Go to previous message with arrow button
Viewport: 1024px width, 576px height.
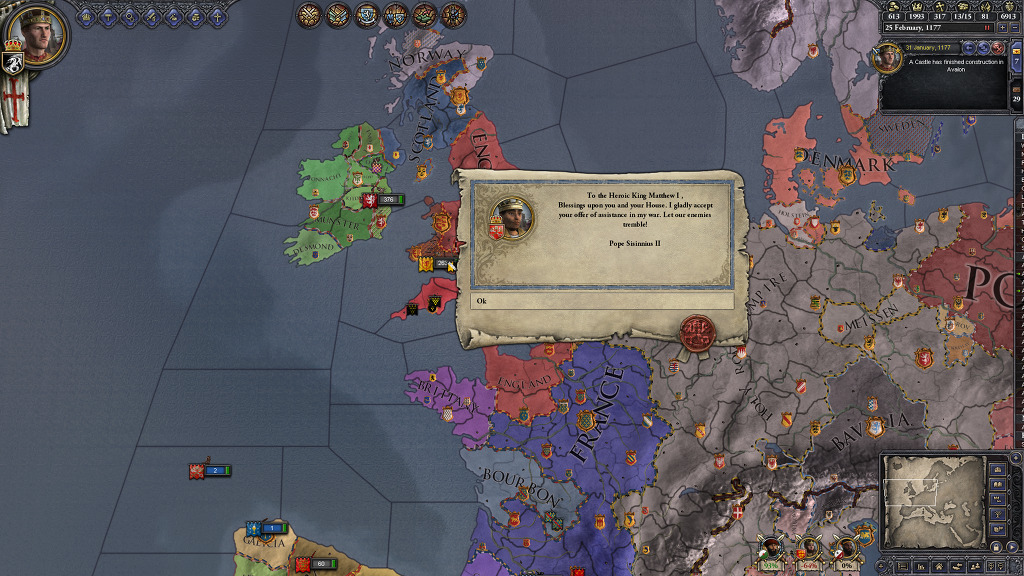point(969,47)
